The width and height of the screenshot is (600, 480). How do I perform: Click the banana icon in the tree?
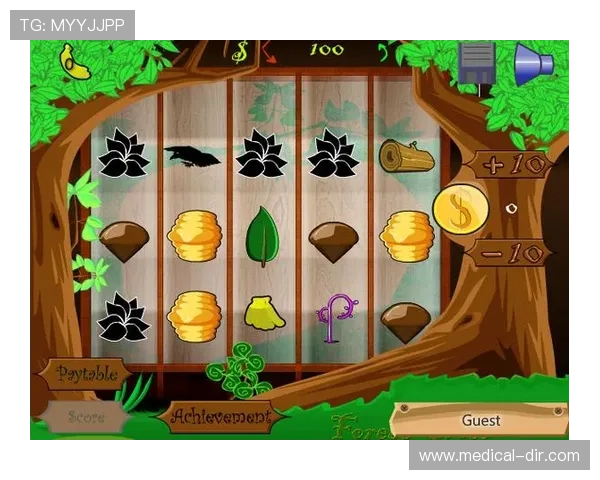75,62
